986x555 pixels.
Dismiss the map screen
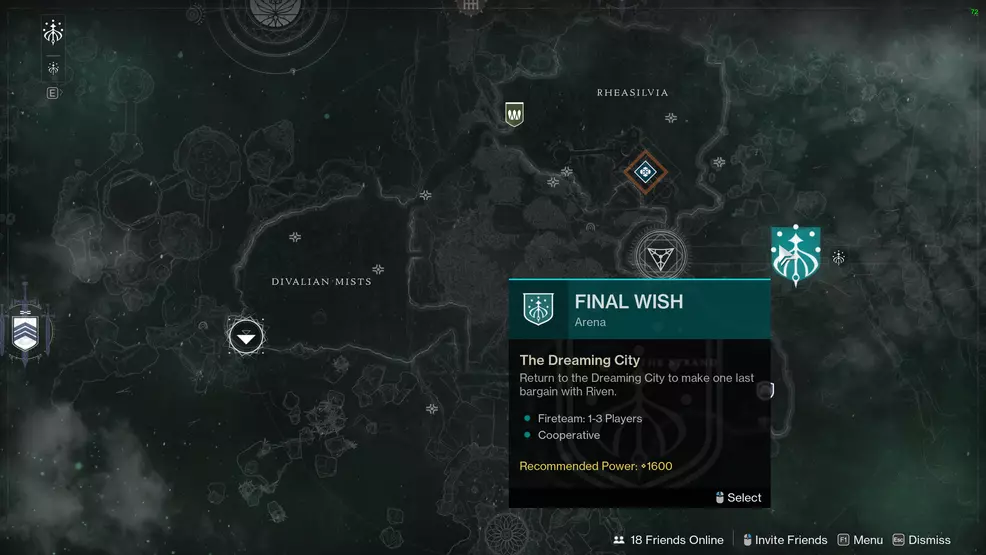pyautogui.click(x=921, y=540)
